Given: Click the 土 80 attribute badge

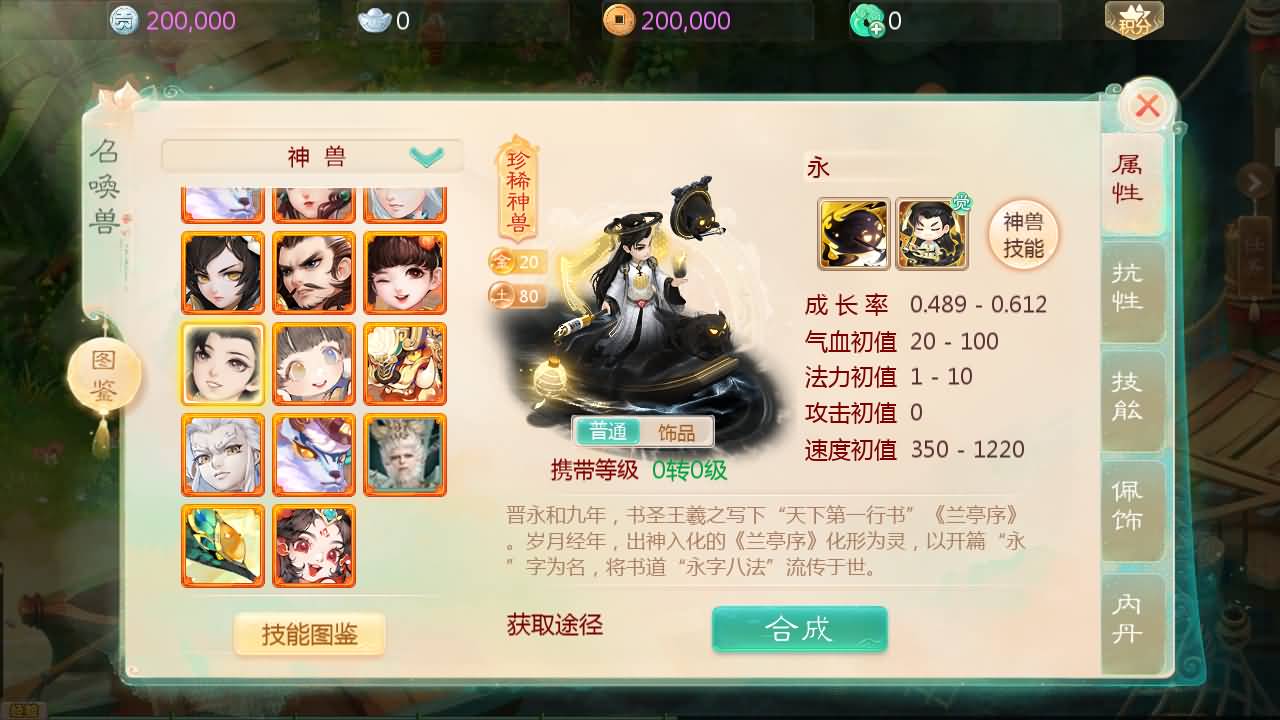Looking at the screenshot, I should click(516, 296).
